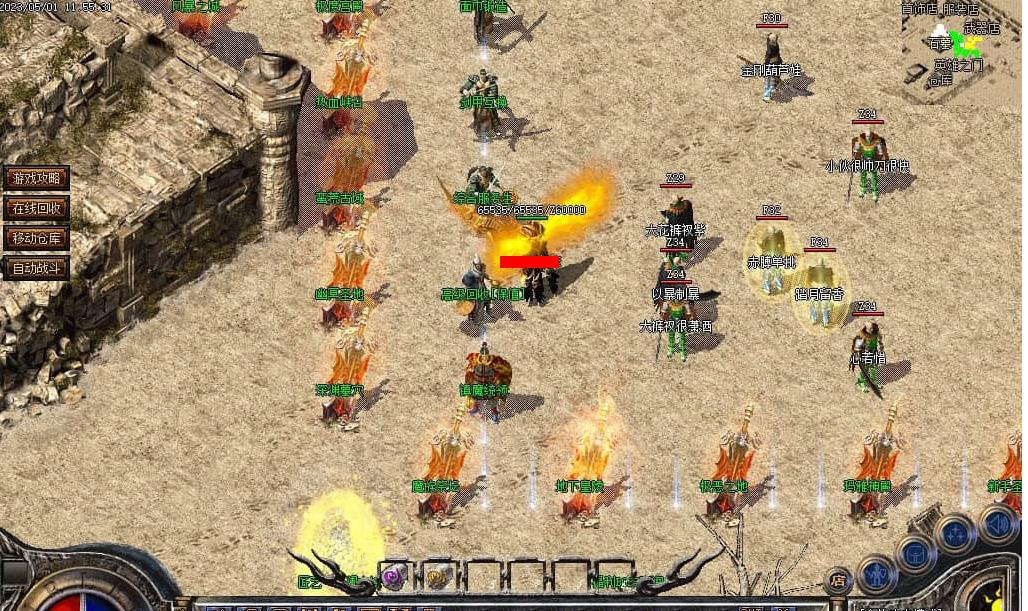The height and width of the screenshot is (611, 1028).
Task: Toggle sound with the speaker button
Action: (x=996, y=523)
